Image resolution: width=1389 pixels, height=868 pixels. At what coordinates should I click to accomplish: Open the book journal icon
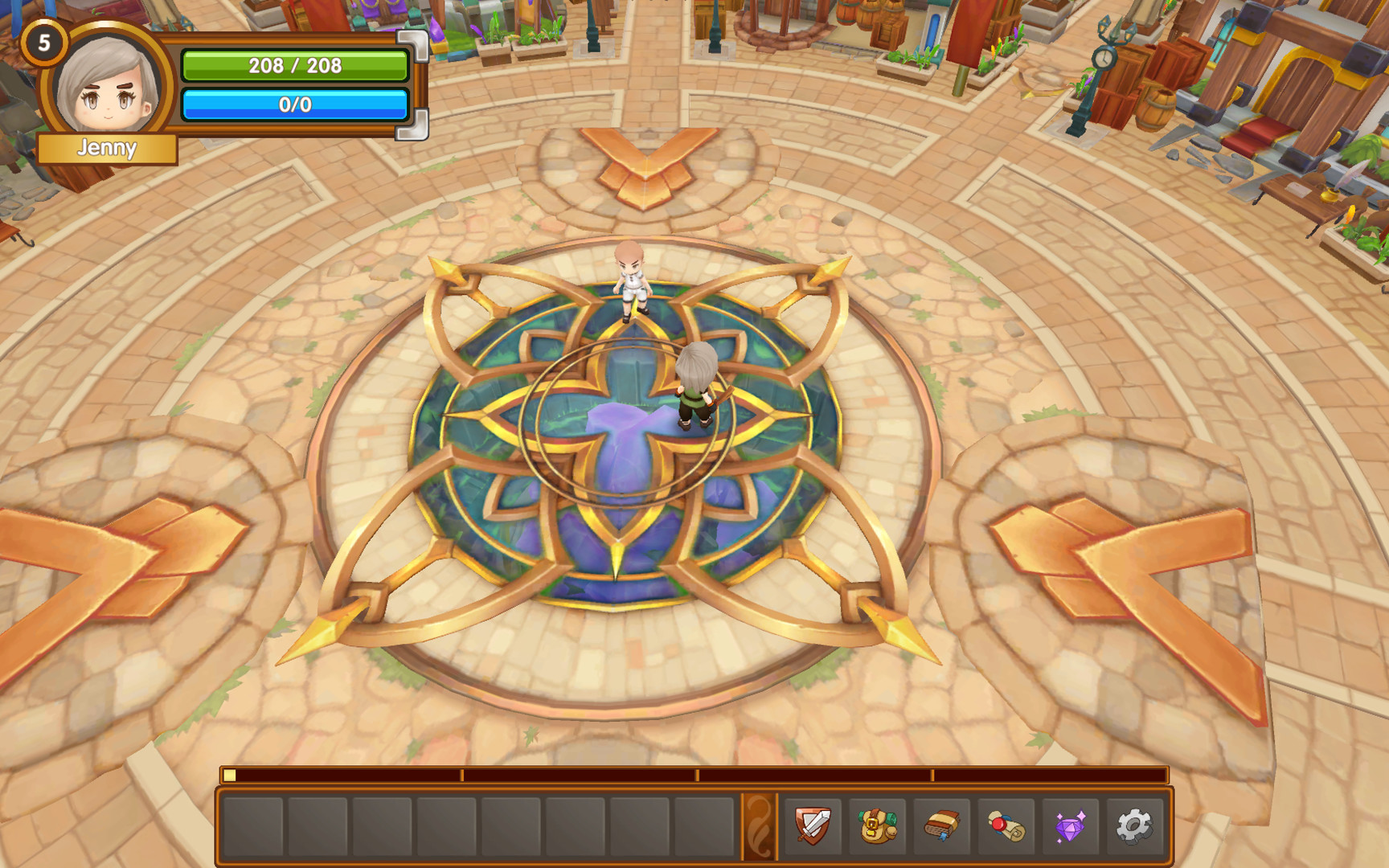point(941,825)
